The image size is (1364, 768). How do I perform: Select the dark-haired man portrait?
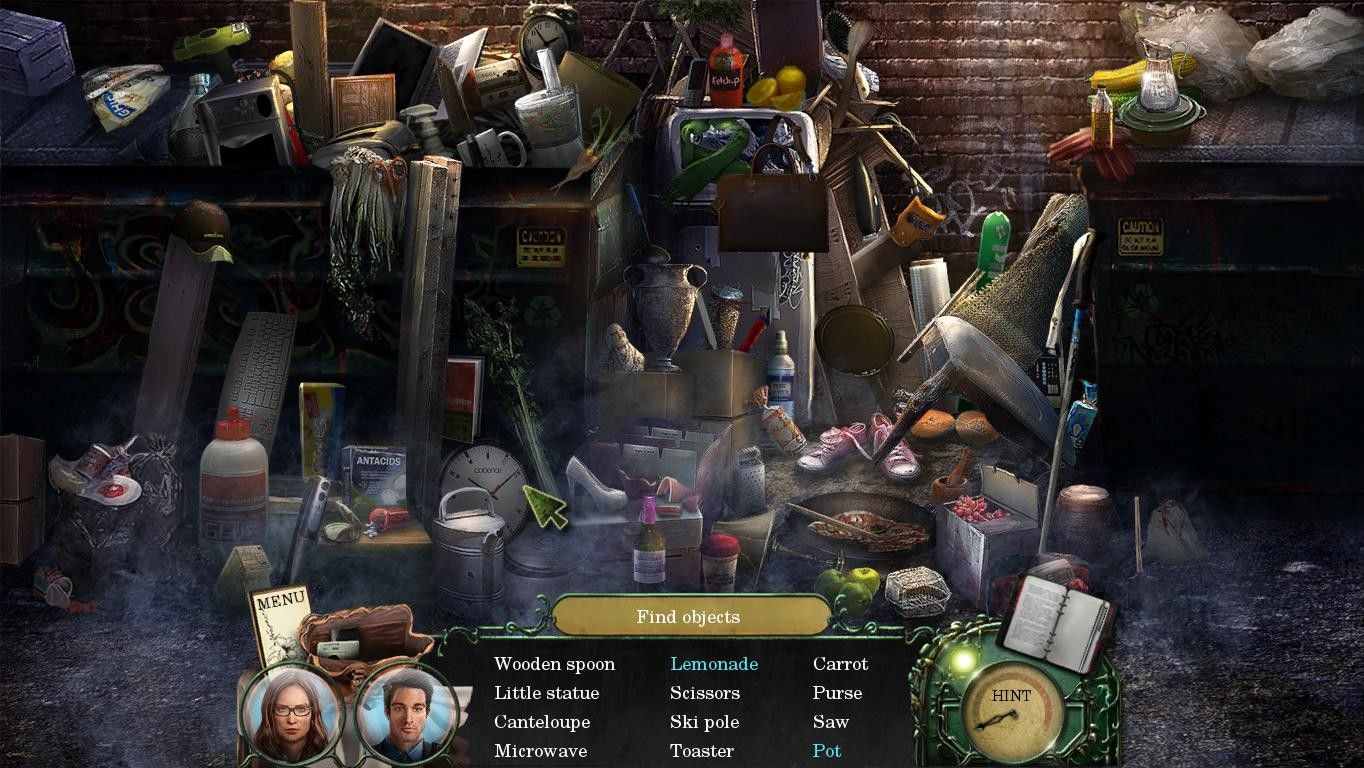click(x=405, y=713)
